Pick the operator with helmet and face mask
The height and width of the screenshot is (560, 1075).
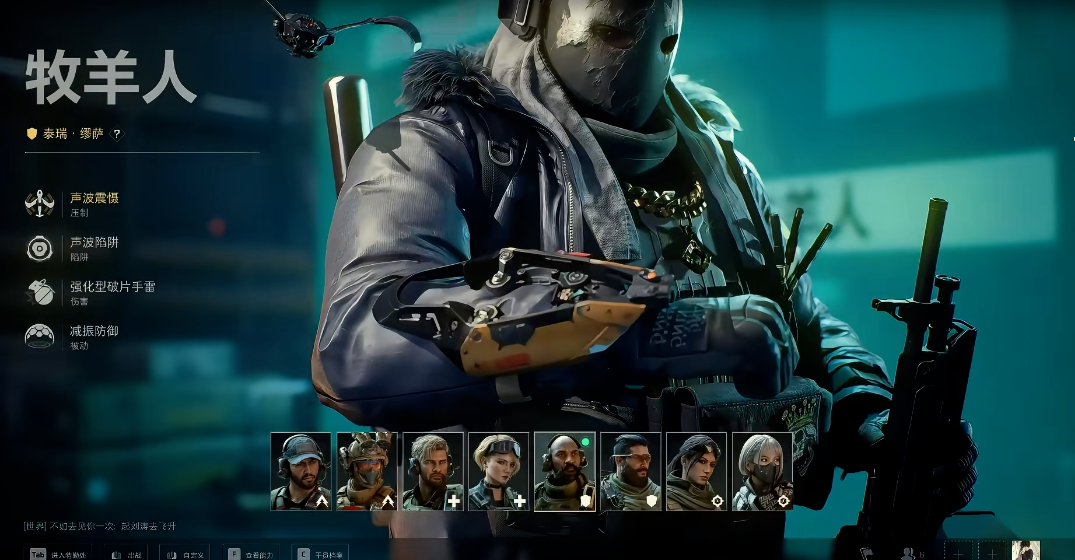click(367, 471)
